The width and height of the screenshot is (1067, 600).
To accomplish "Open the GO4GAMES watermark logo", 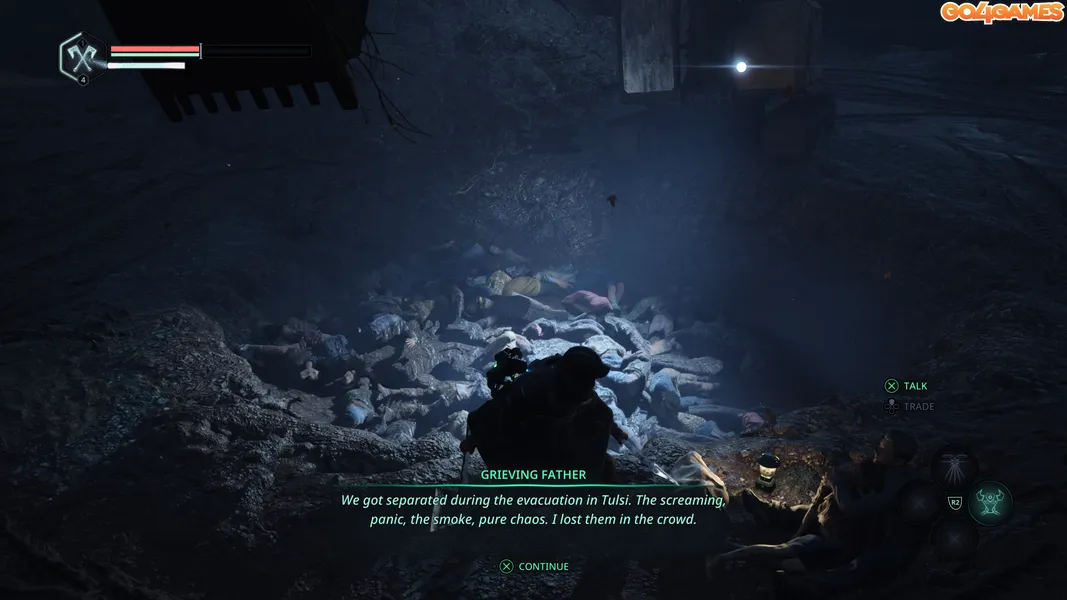I will click(x=1000, y=12).
